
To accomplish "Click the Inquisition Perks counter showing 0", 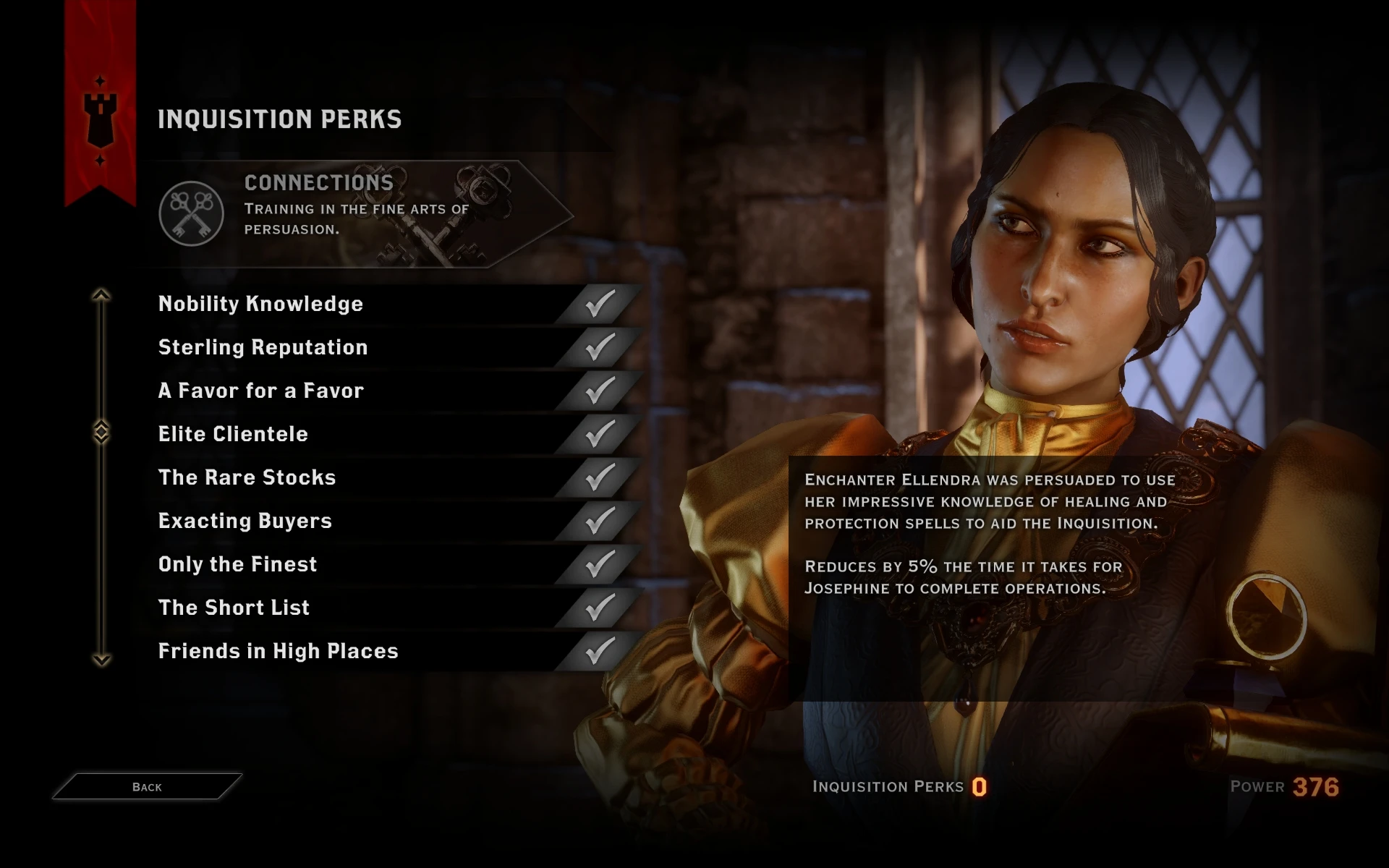I will (x=978, y=787).
